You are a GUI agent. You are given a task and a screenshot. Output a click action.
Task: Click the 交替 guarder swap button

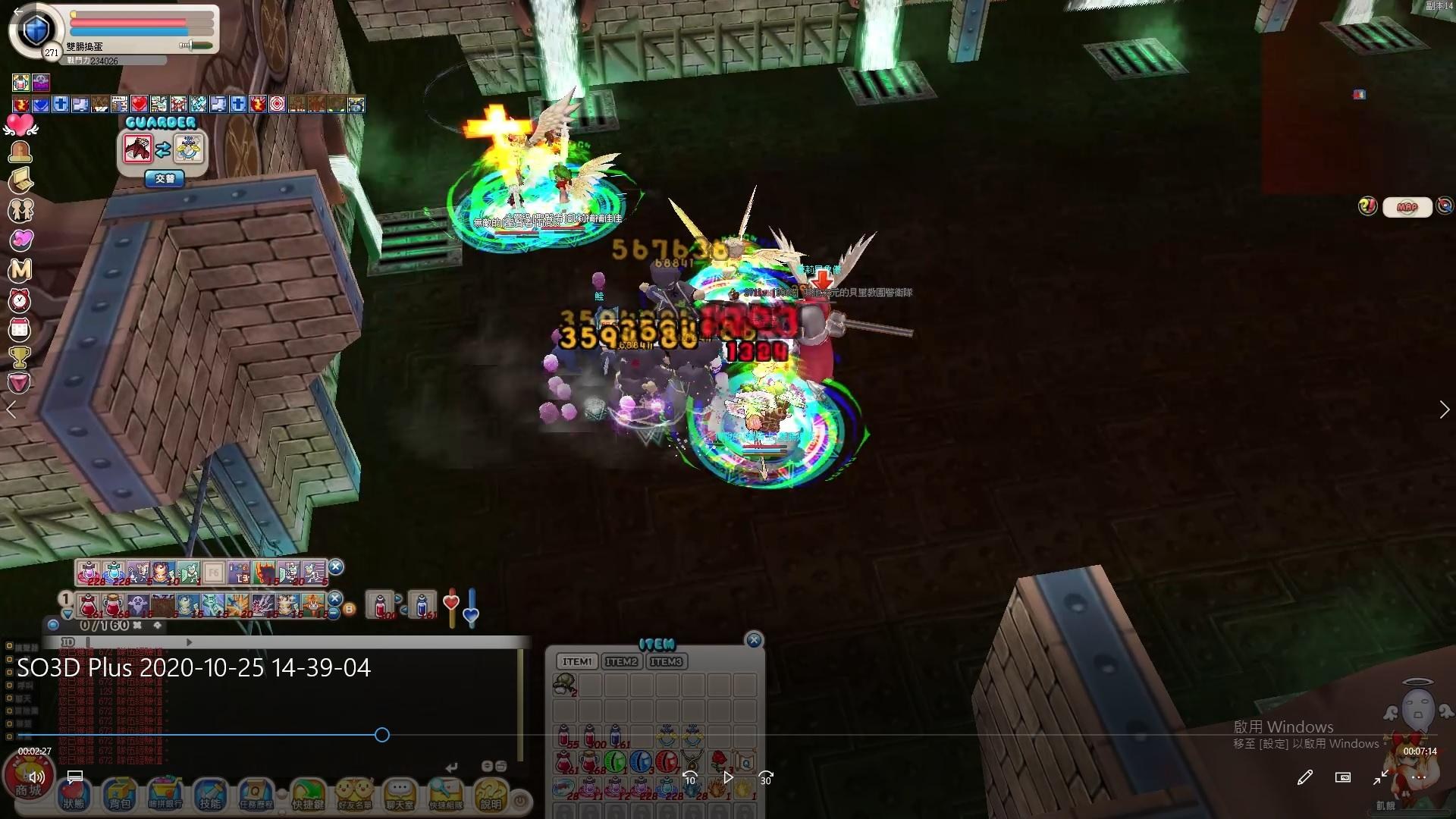(165, 179)
